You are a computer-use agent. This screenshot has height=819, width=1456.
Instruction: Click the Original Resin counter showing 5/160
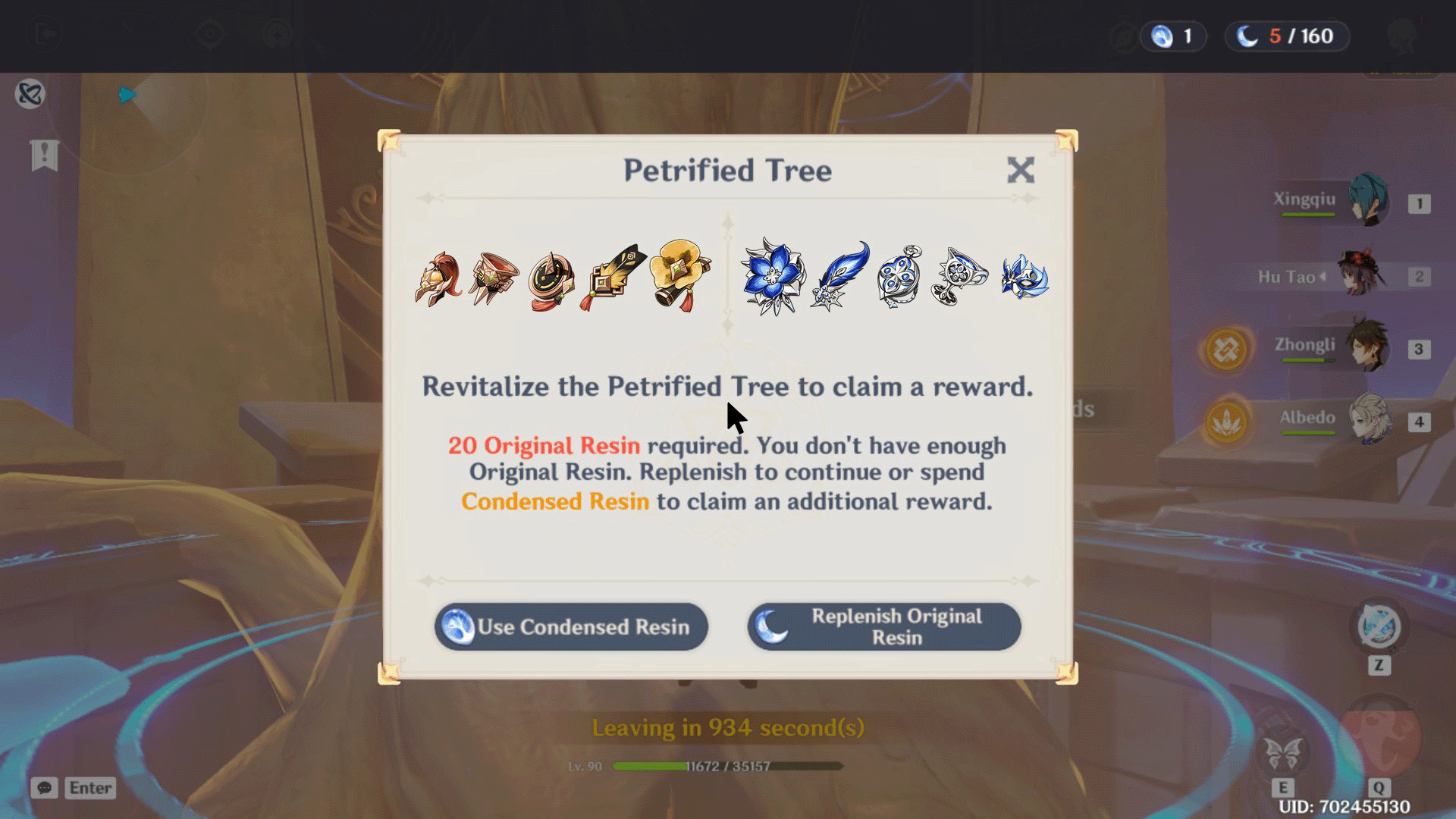(1286, 36)
